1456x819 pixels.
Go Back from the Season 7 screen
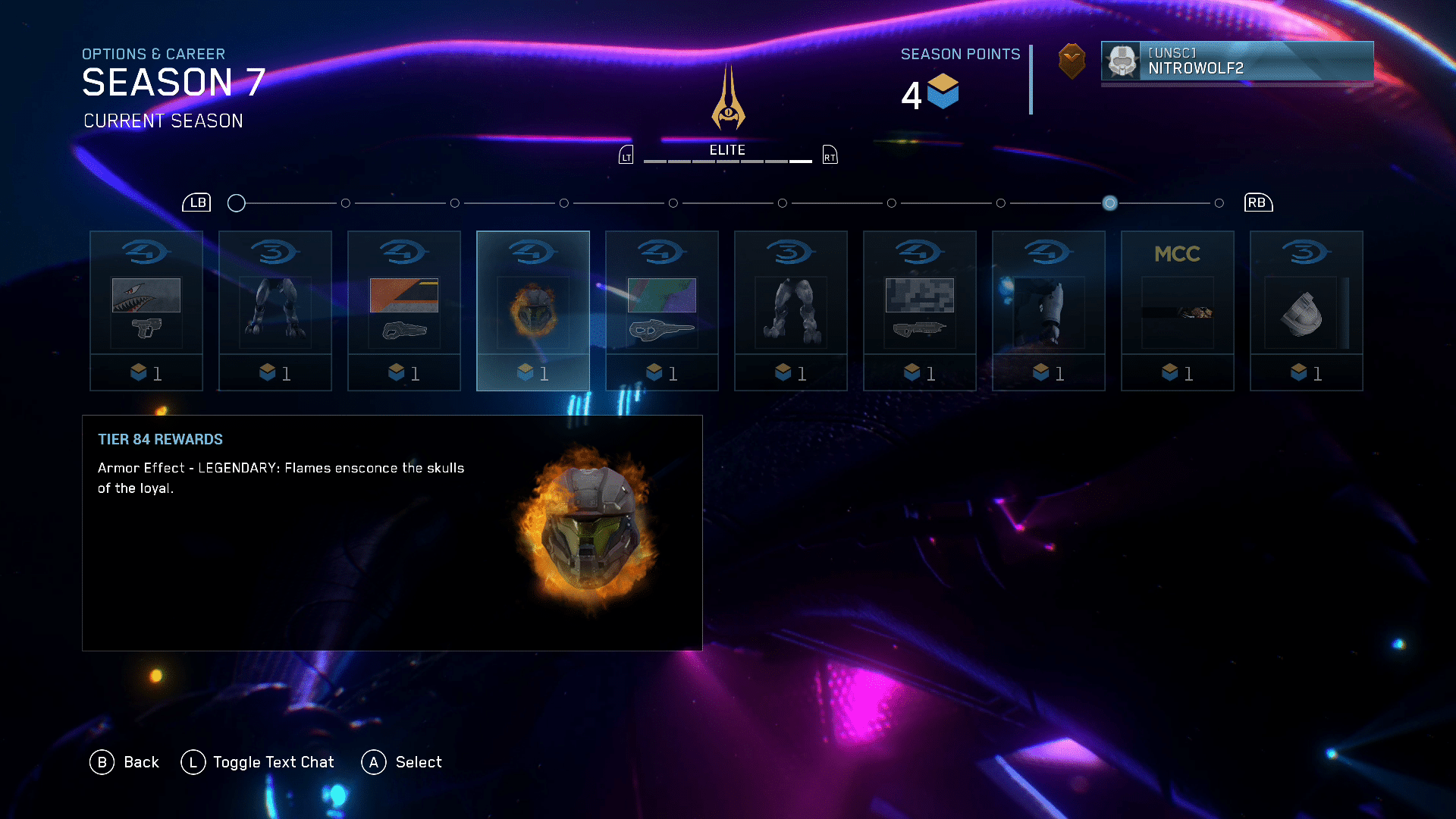tap(125, 762)
